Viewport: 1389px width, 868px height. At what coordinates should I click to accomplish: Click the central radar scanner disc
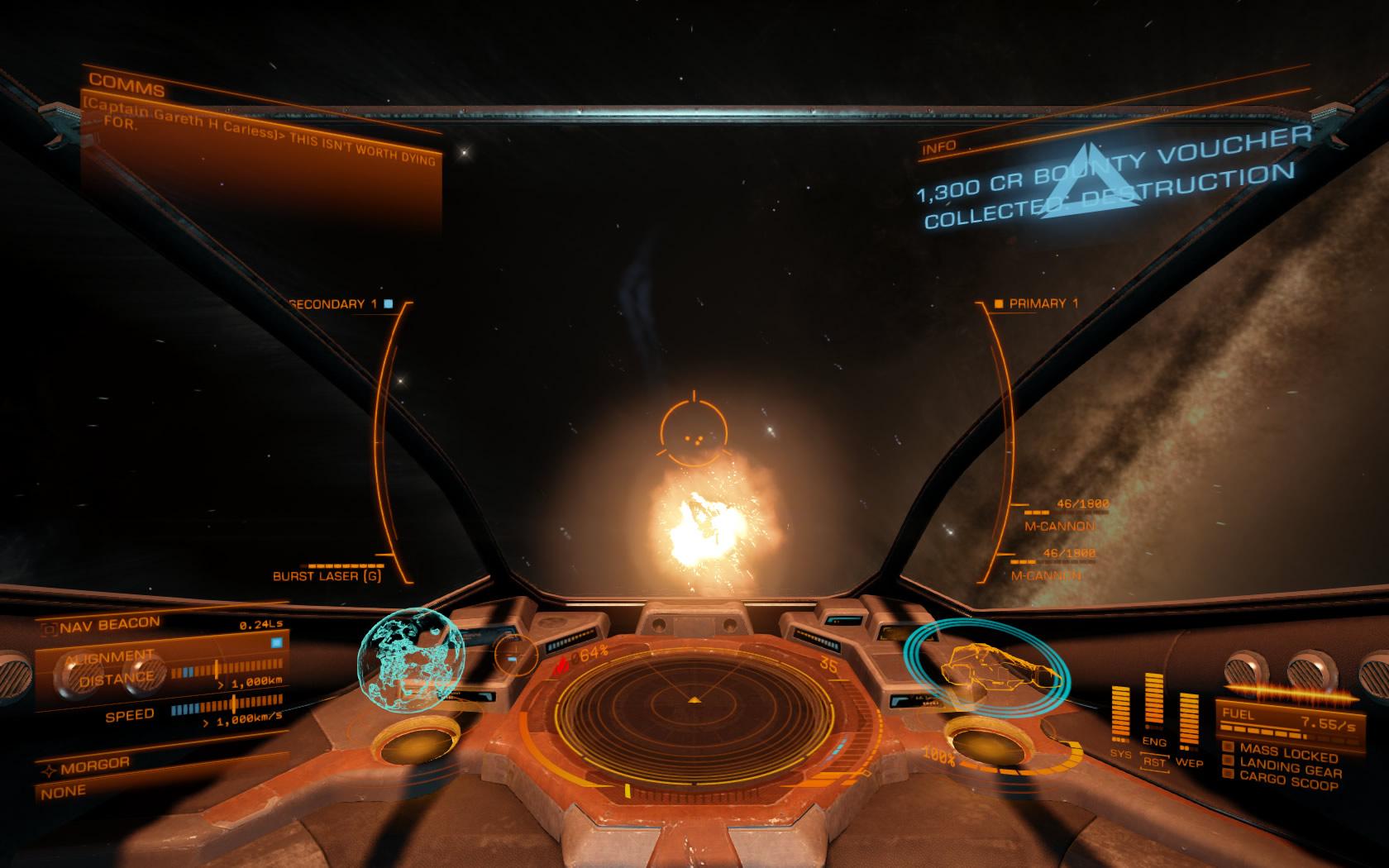tap(694, 700)
